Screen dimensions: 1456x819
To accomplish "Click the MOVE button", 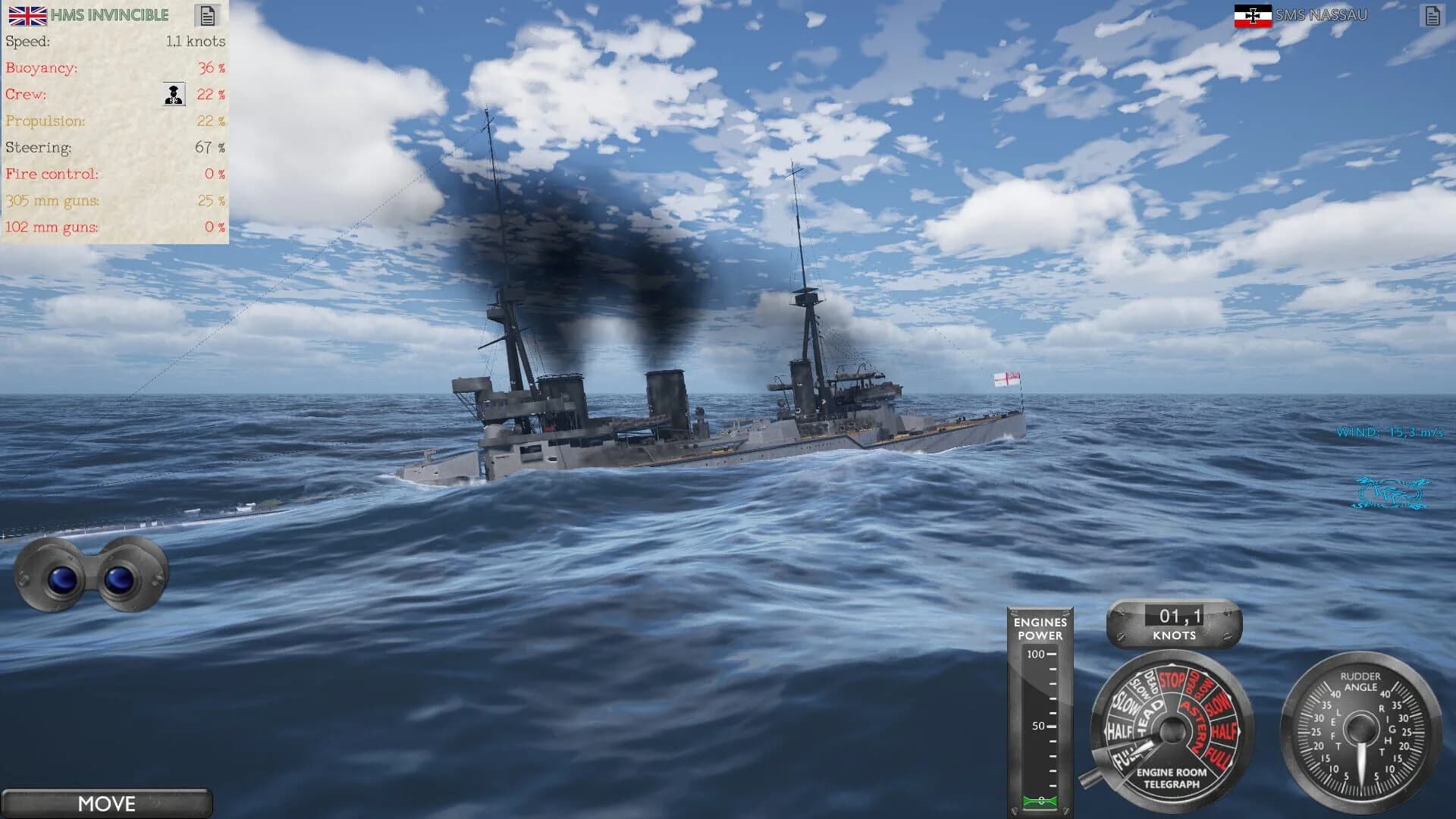I will click(108, 804).
